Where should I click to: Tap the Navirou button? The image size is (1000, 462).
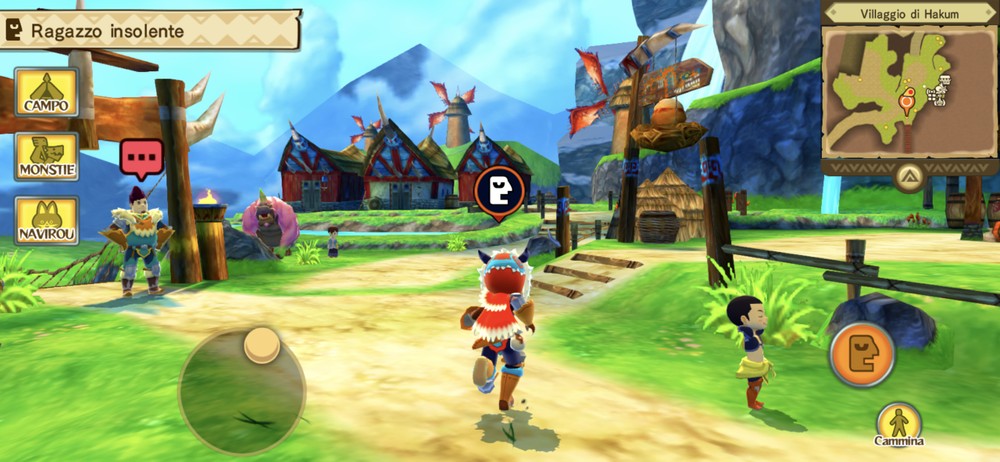tap(46, 221)
